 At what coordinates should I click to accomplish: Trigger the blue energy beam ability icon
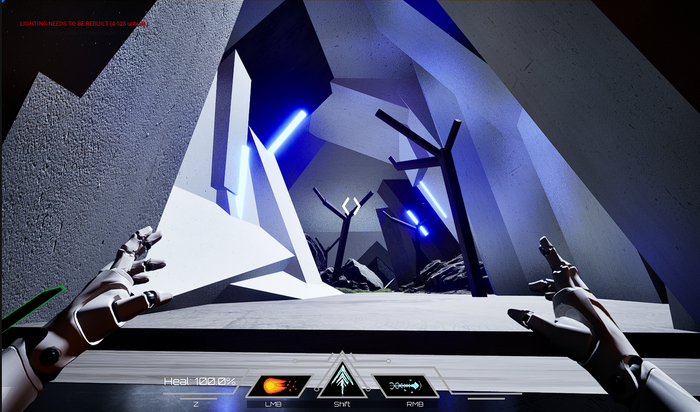coord(405,385)
